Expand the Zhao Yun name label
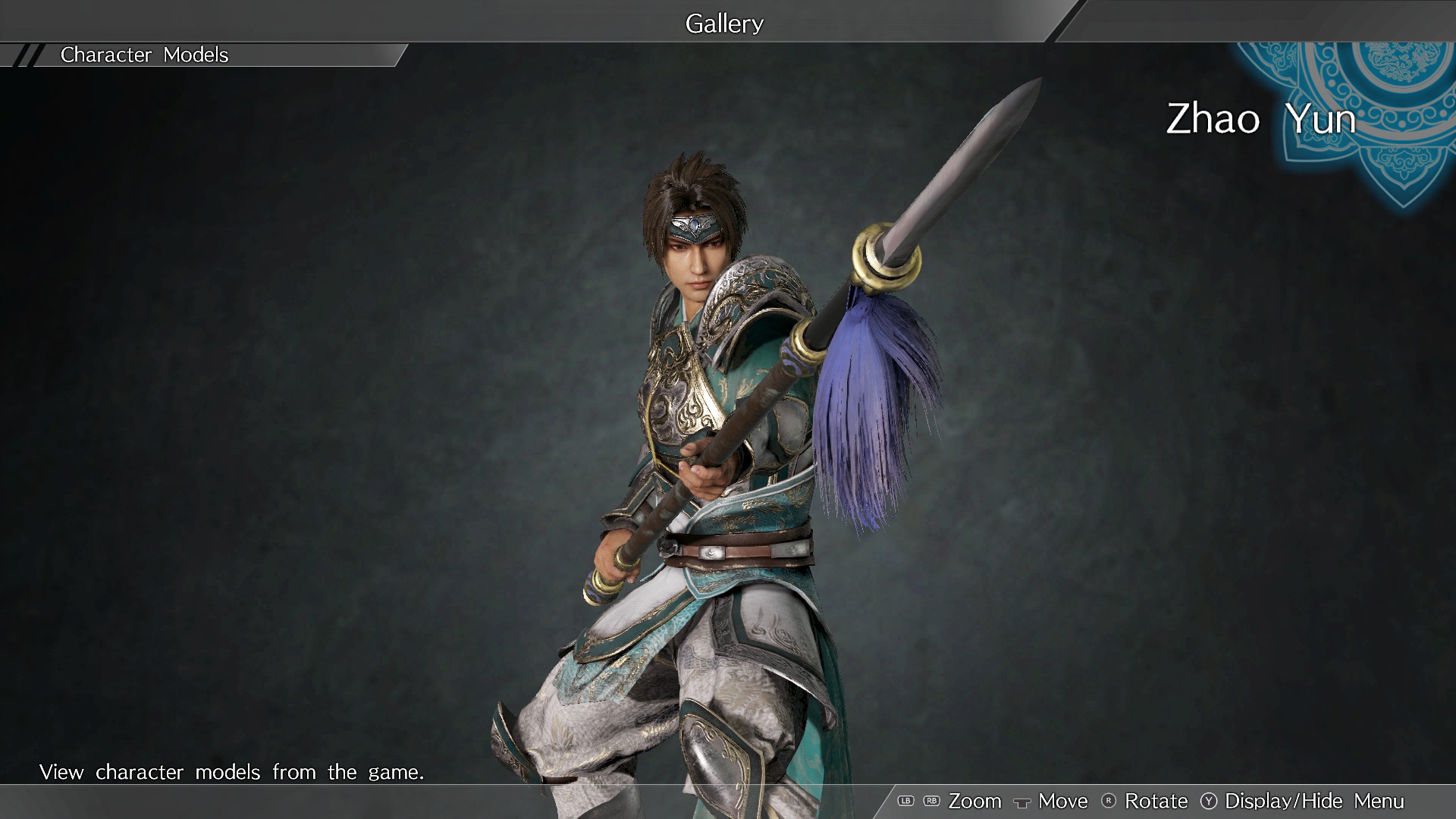1456x819 pixels. point(1261,118)
